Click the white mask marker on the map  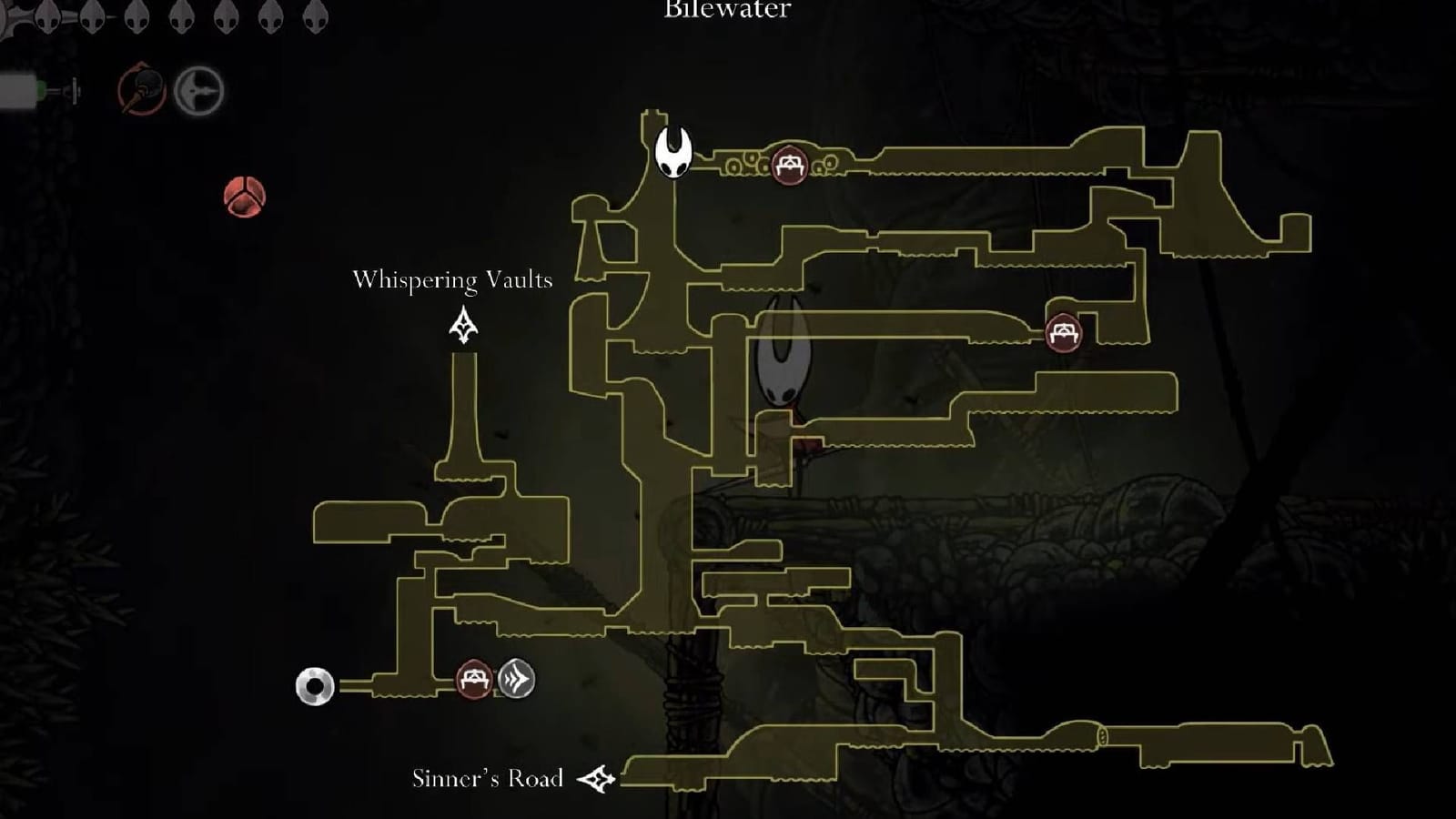[x=674, y=154]
